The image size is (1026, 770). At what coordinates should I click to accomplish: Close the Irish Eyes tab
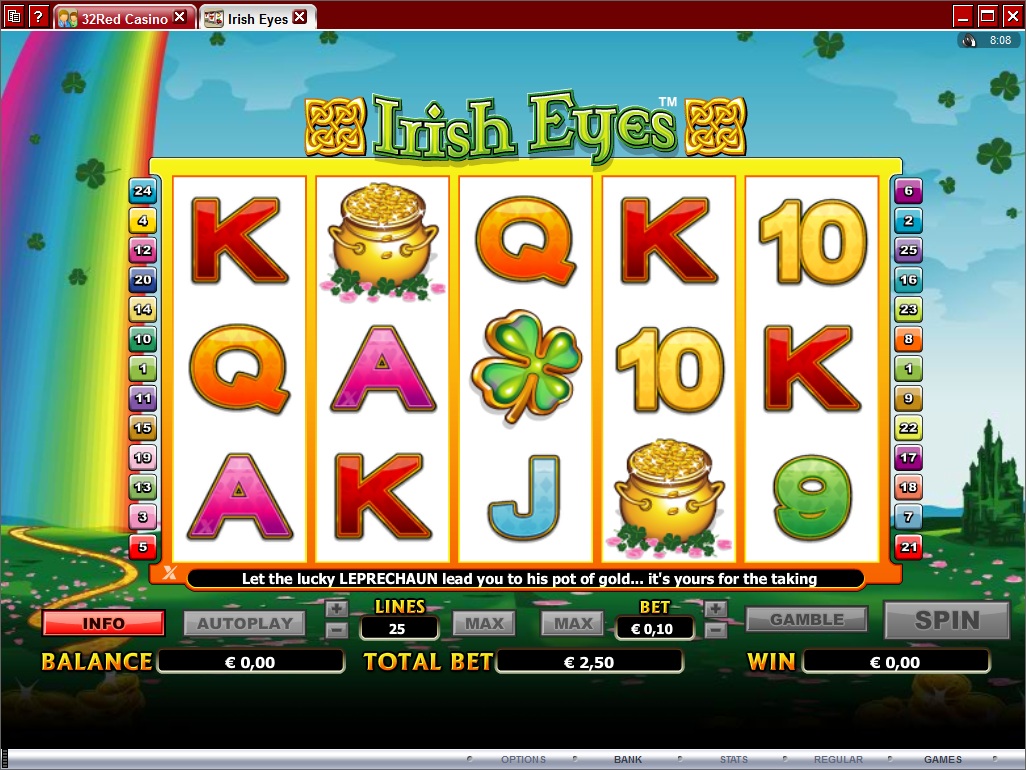[299, 18]
